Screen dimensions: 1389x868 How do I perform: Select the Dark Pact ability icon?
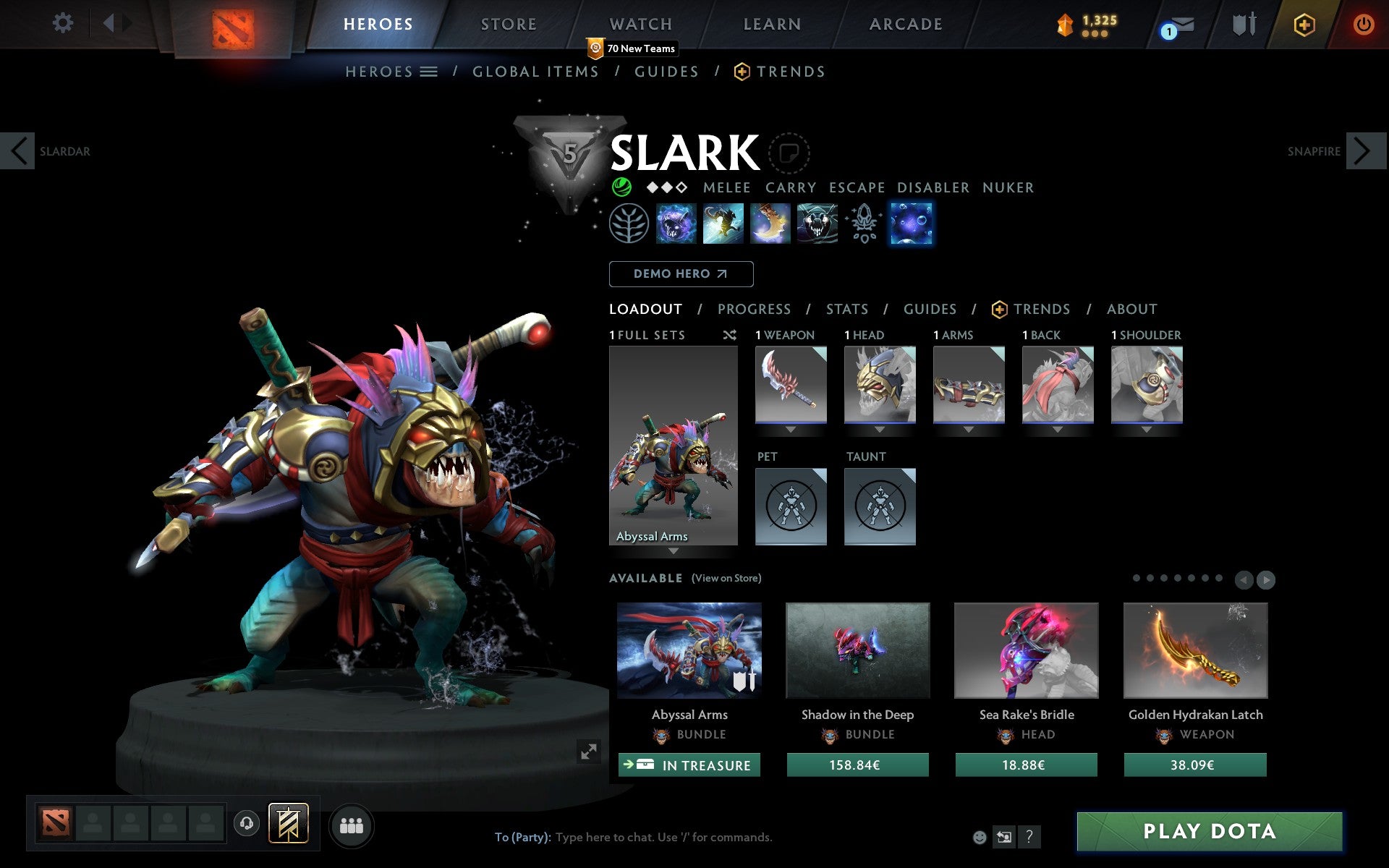point(676,224)
